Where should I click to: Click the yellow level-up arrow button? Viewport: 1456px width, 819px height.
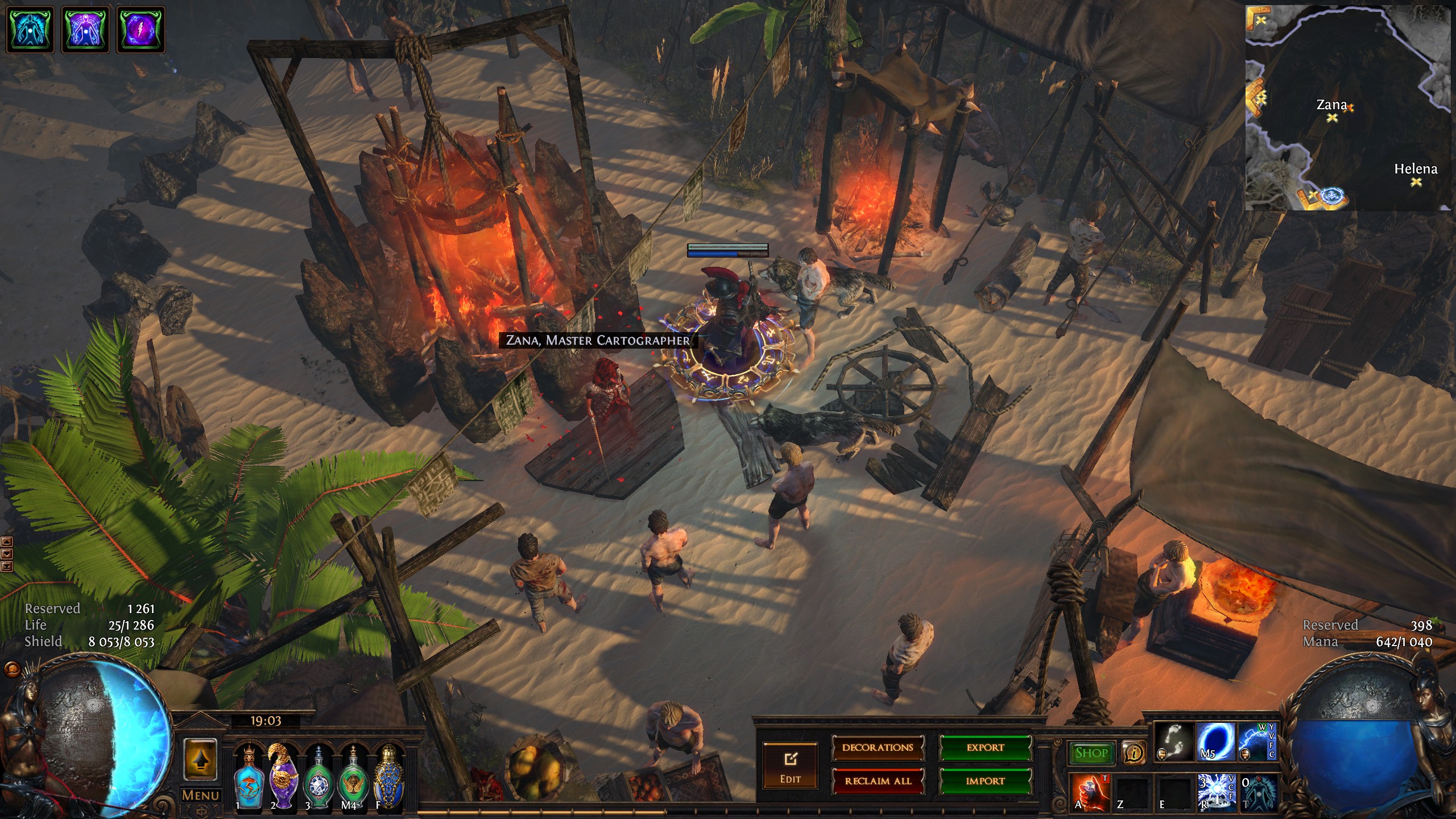(x=200, y=760)
